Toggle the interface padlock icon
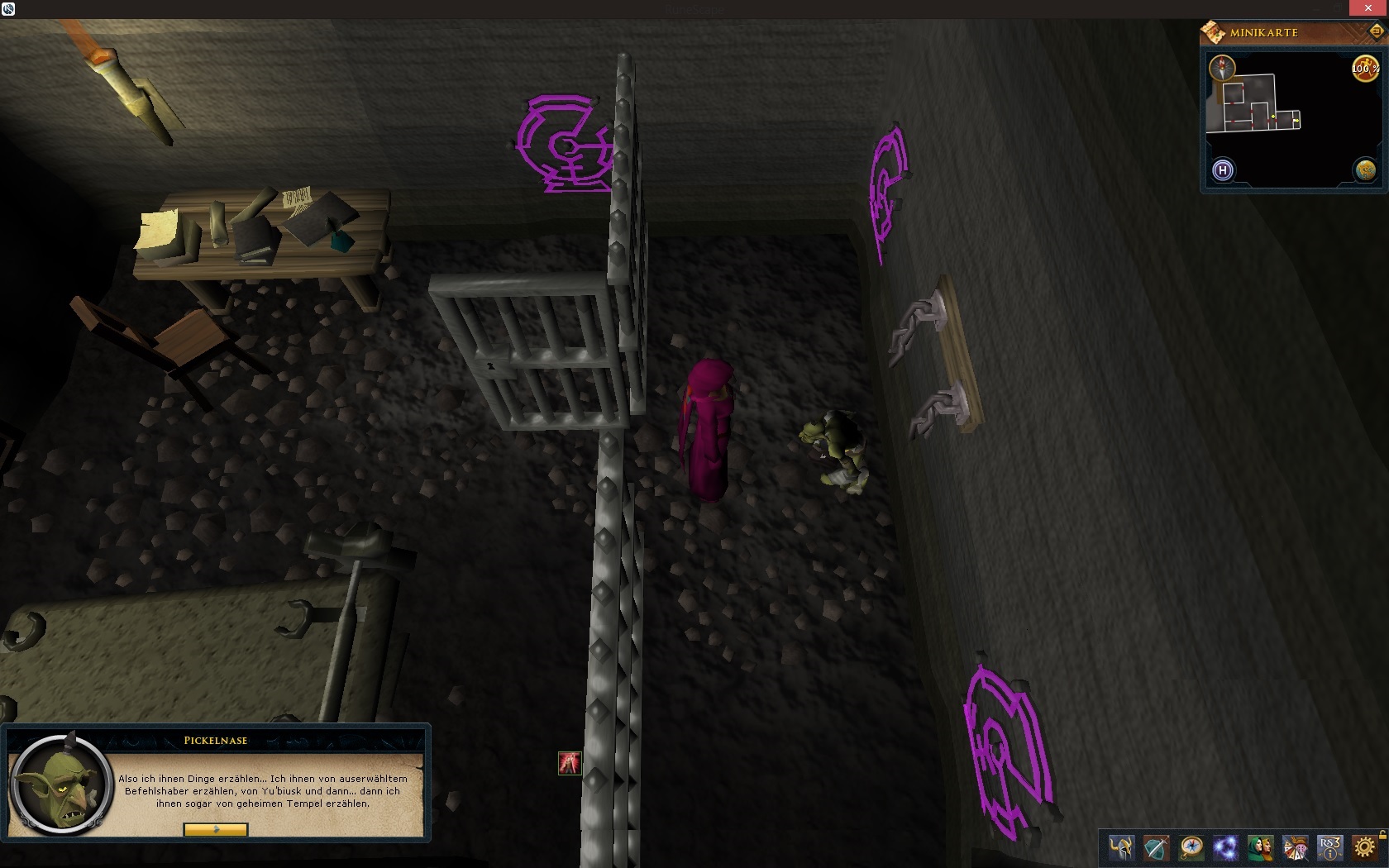The image size is (1389, 868). click(1382, 835)
